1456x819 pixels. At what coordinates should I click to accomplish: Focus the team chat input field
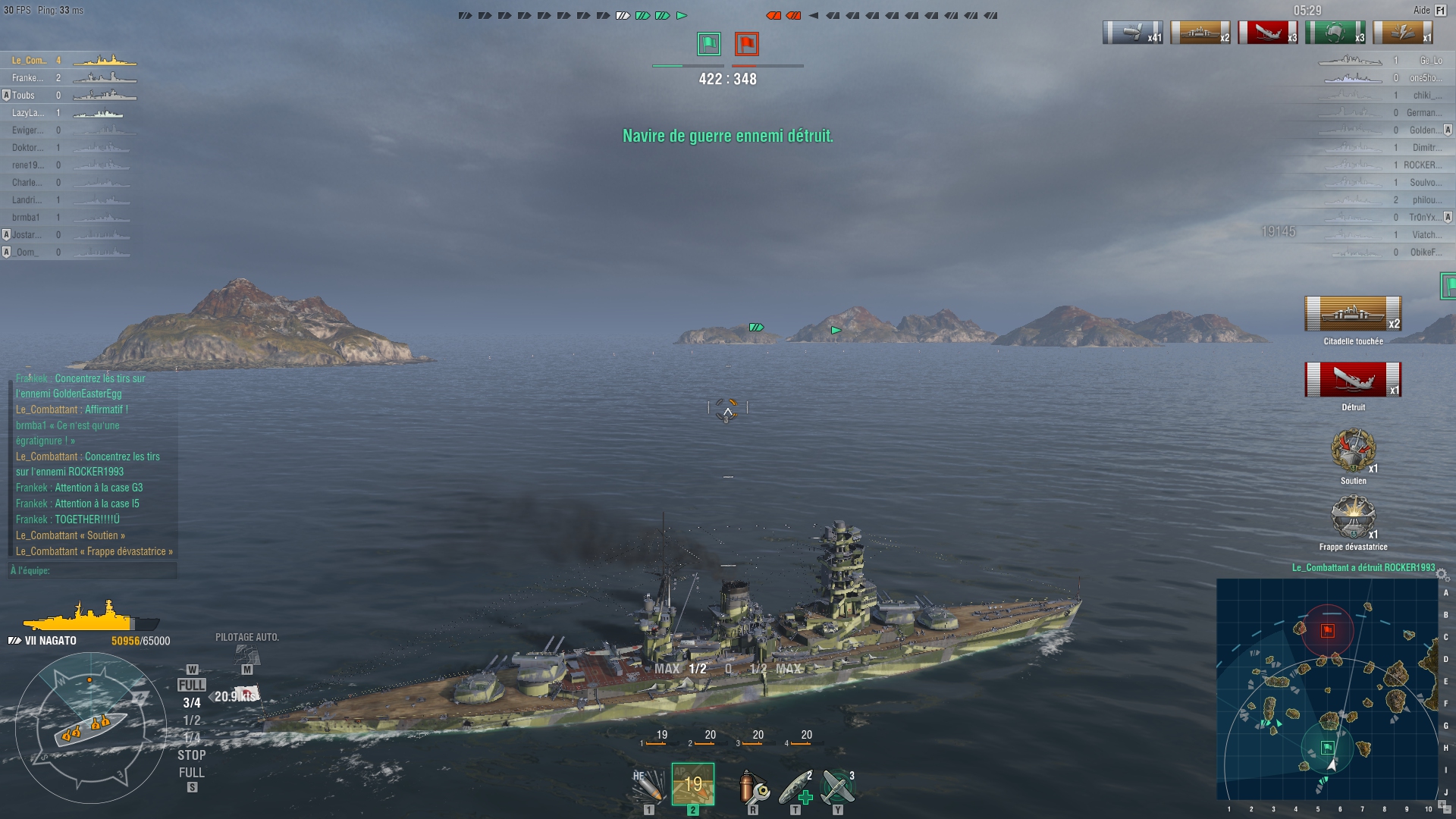tap(93, 570)
